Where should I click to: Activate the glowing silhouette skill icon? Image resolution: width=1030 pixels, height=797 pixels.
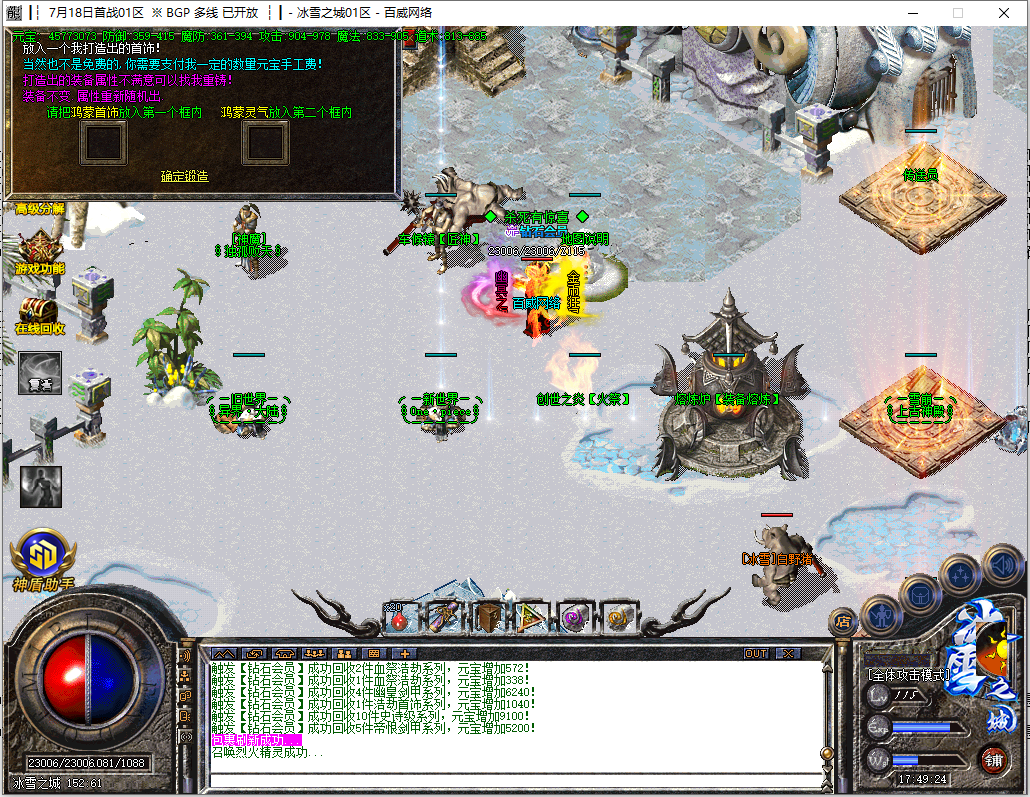pos(41,486)
